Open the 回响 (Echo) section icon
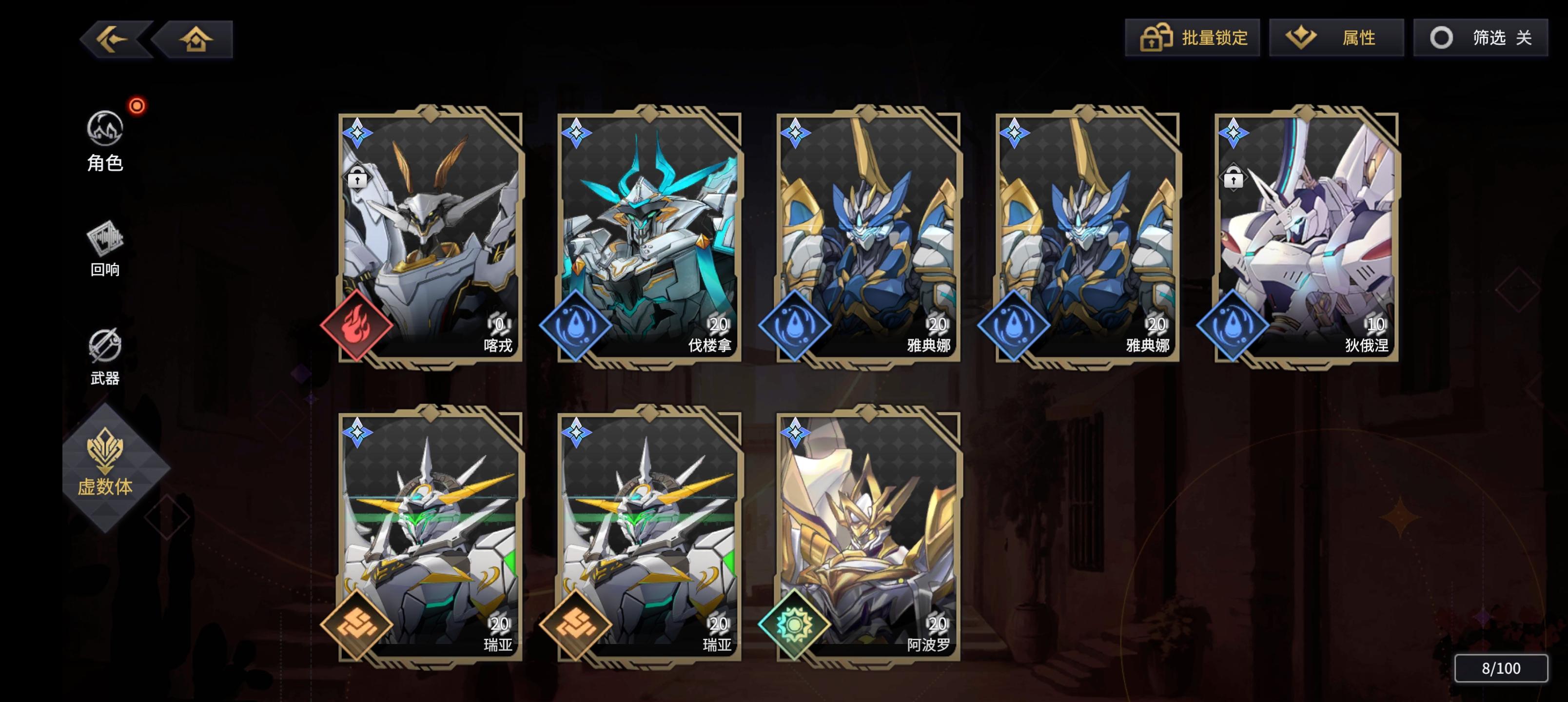Image resolution: width=1568 pixels, height=702 pixels. (106, 242)
